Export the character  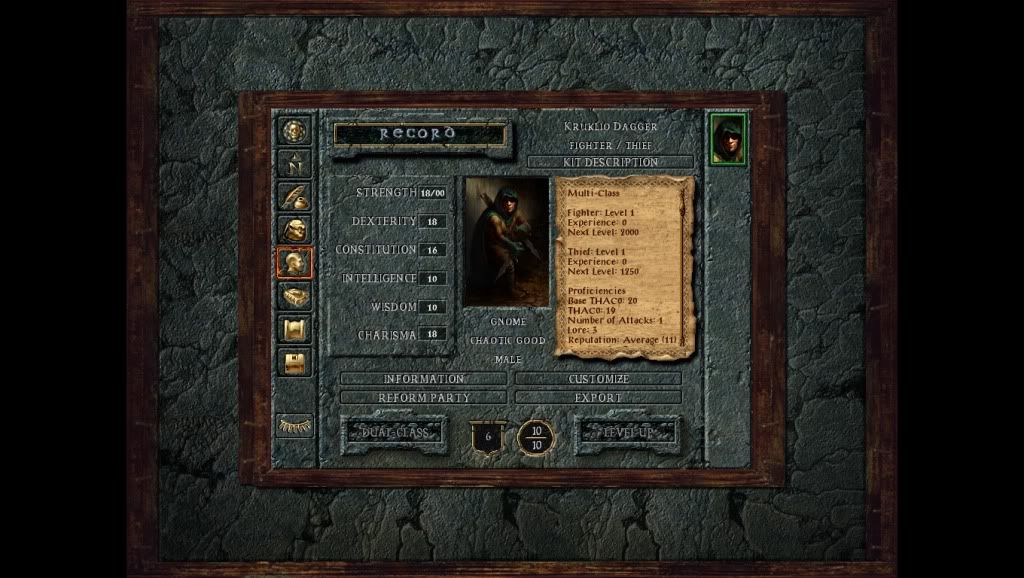pyautogui.click(x=598, y=397)
